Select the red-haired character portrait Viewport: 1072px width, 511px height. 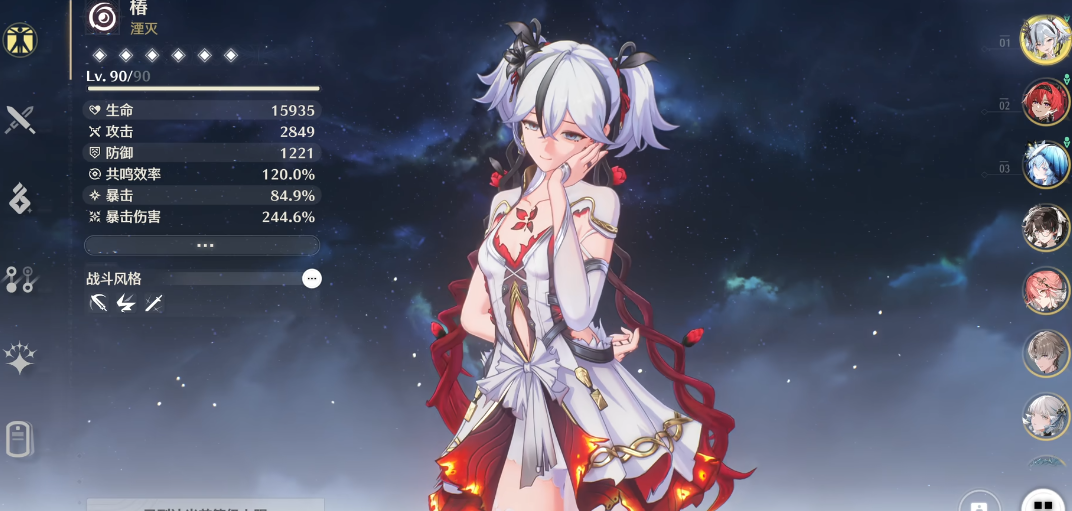click(x=1045, y=101)
